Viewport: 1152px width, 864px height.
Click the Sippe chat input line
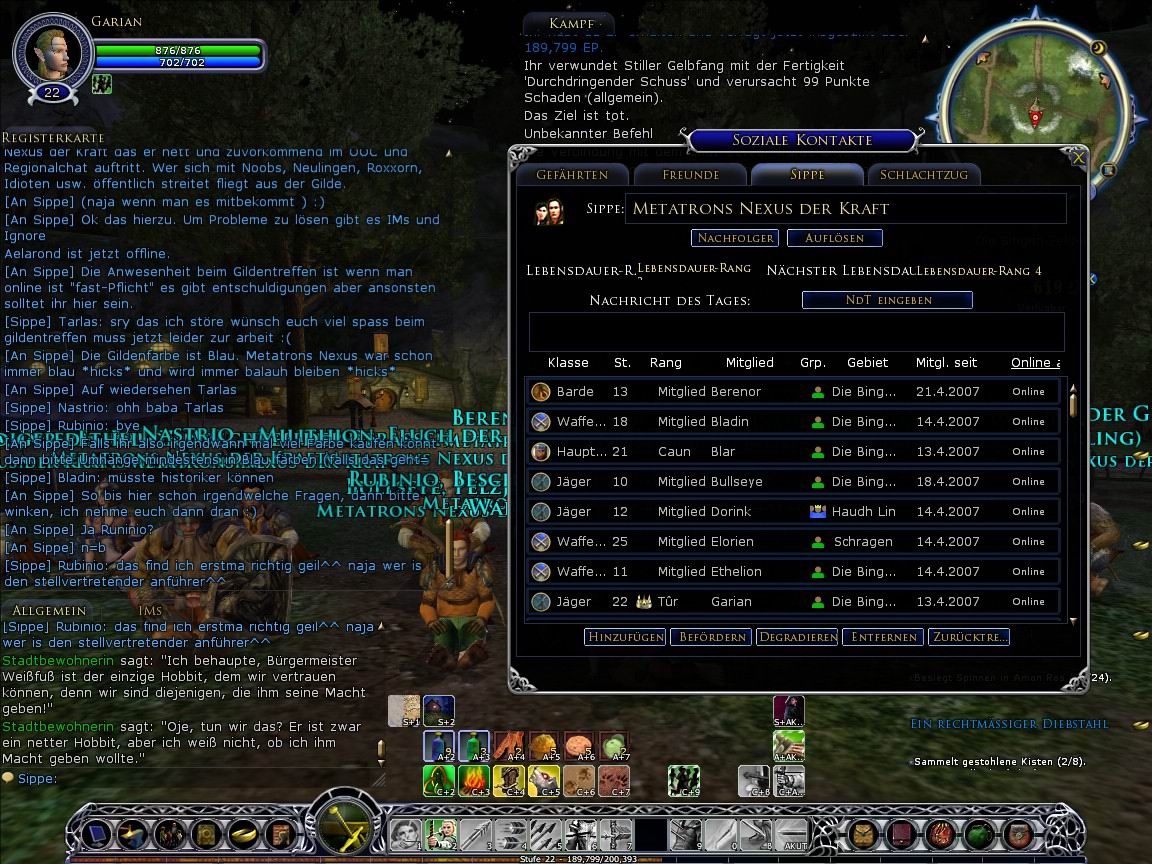coord(200,778)
